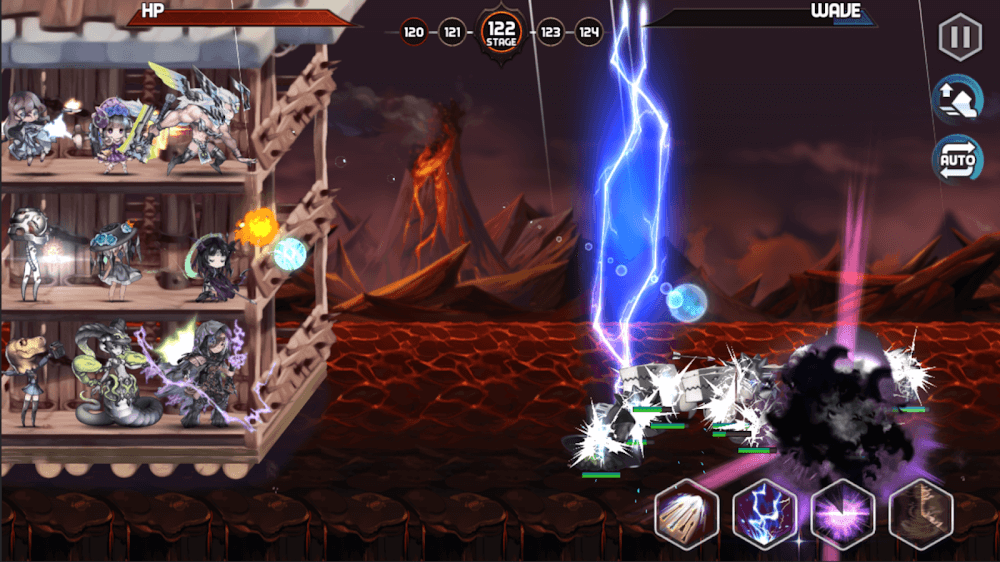The image size is (1000, 562).
Task: Toggle the AUTO battle mode
Action: 957,159
